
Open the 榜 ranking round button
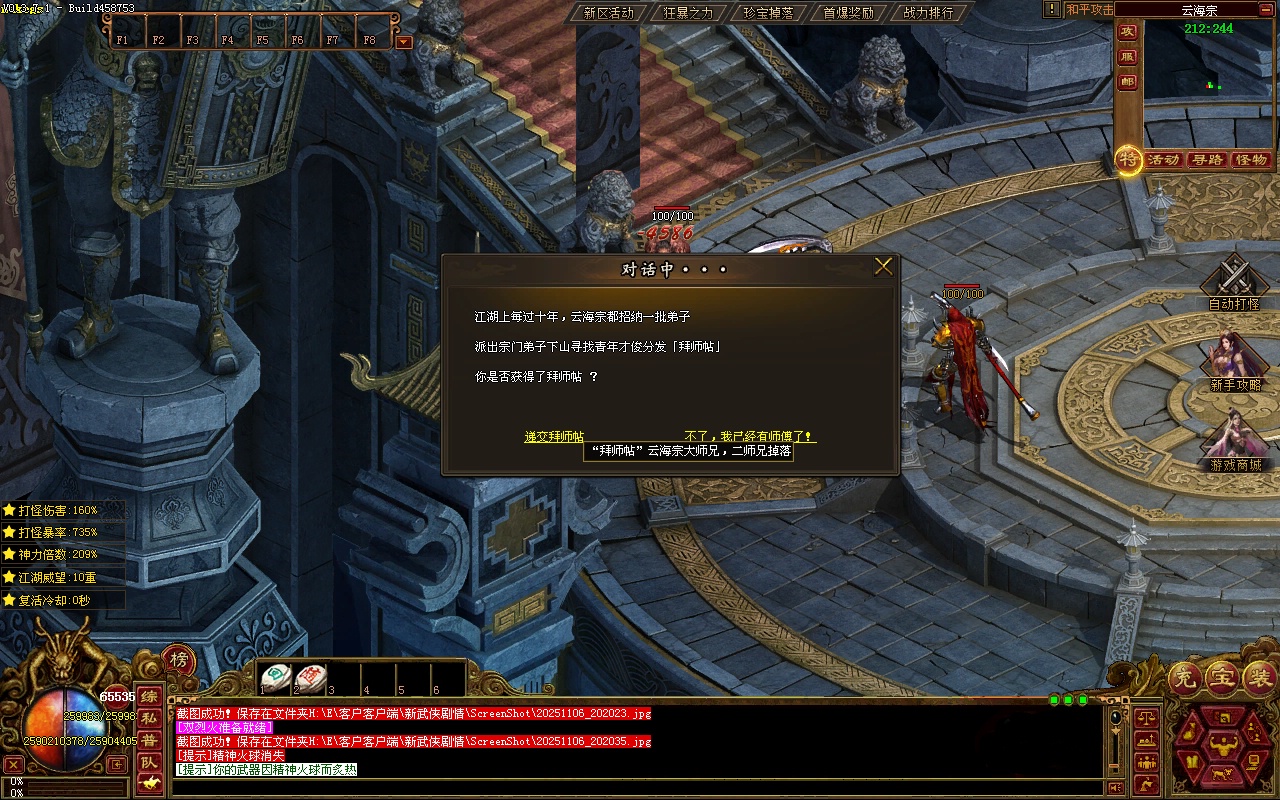point(178,659)
